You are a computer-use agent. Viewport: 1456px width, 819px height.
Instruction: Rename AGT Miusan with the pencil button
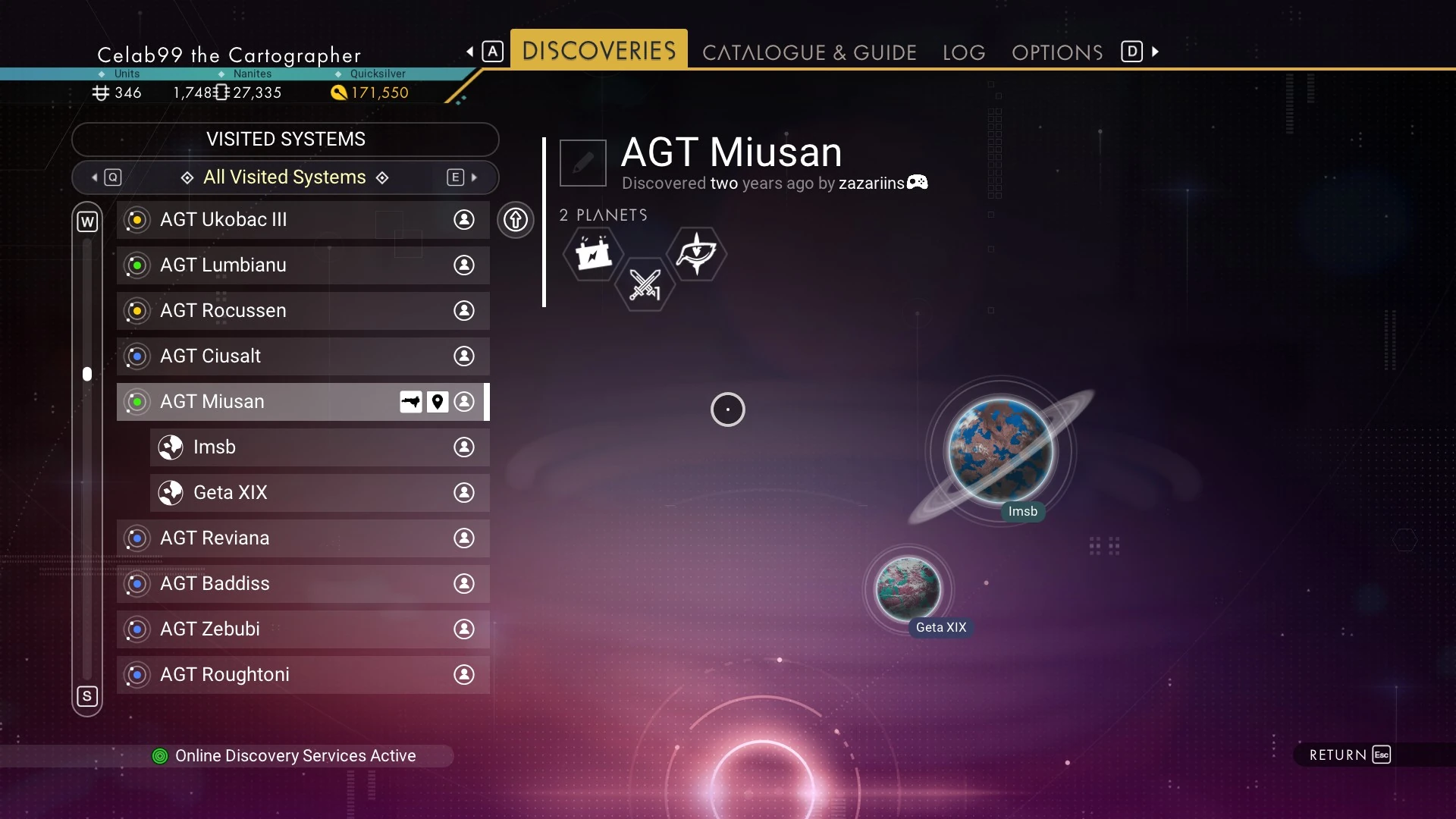pos(582,162)
